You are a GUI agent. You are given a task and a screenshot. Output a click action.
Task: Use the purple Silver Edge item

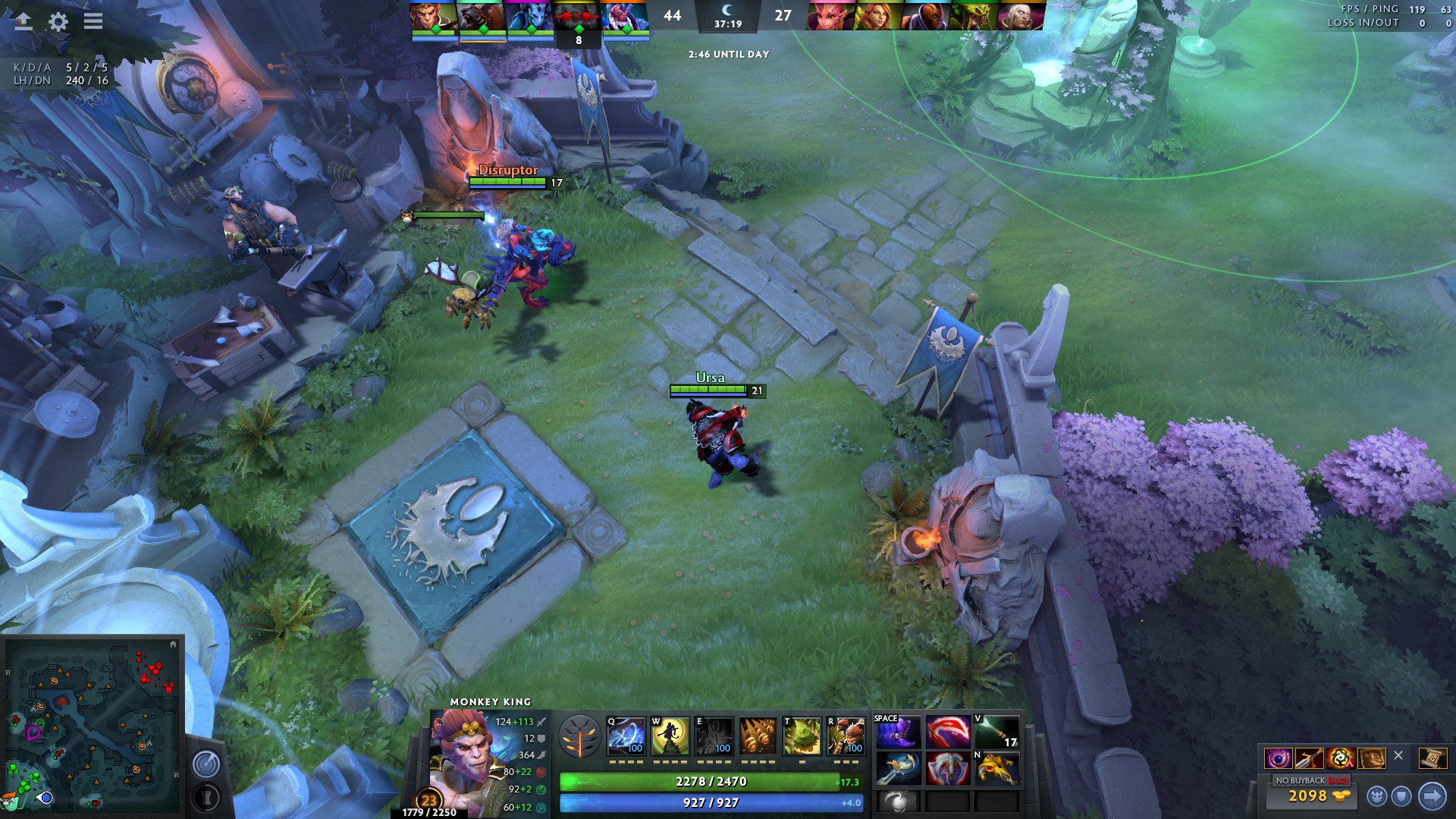[898, 733]
